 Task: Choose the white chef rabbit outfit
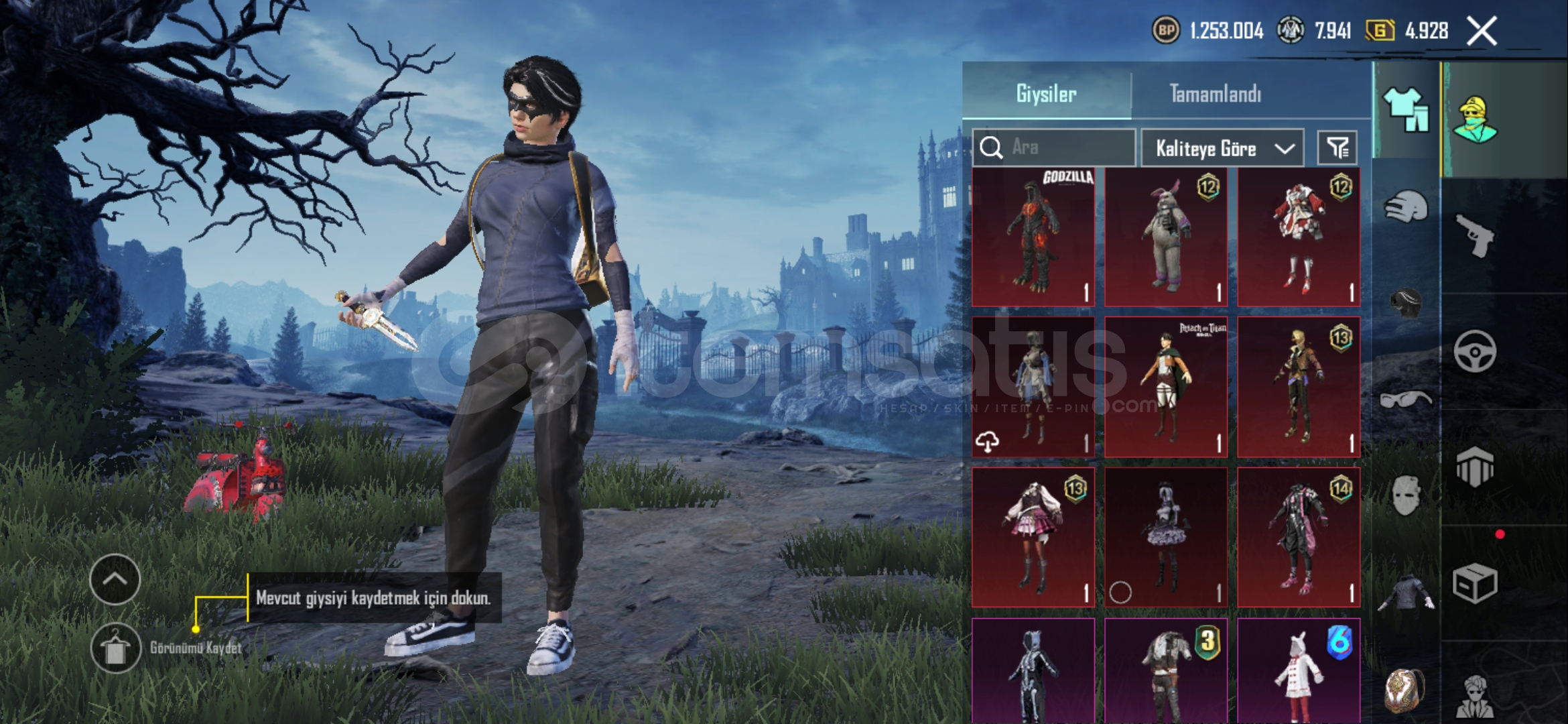pyautogui.click(x=1298, y=670)
